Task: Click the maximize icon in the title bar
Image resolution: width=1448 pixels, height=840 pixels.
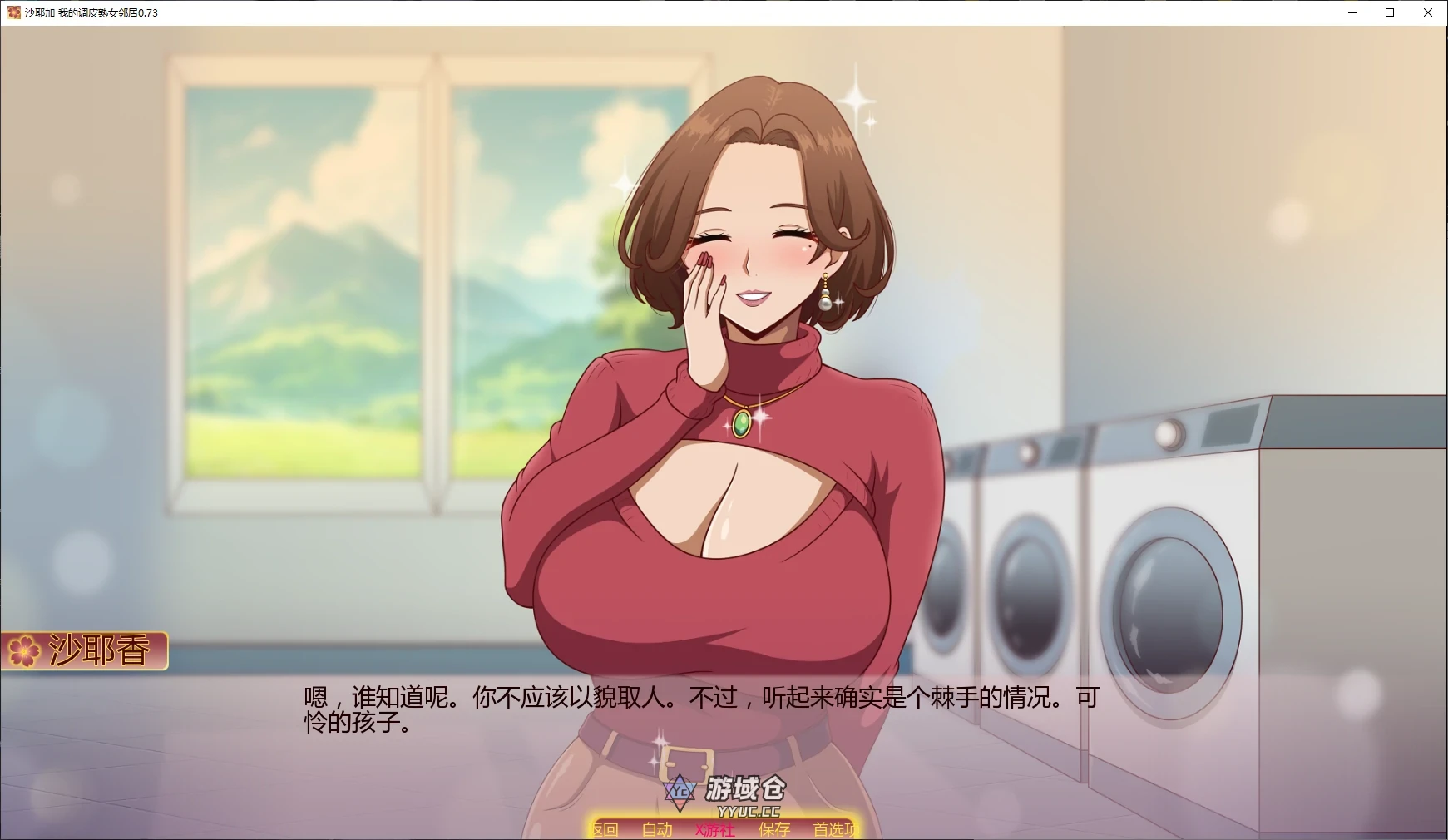Action: pyautogui.click(x=1389, y=12)
